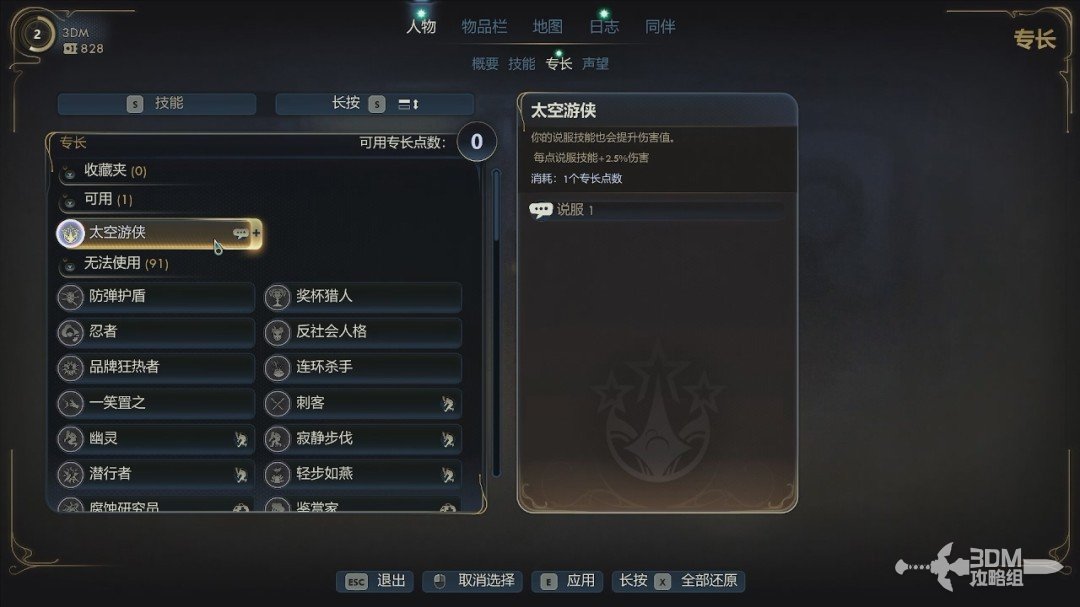Select the 刺客 perk entry
Viewport: 1080px width, 607px height.
(363, 403)
